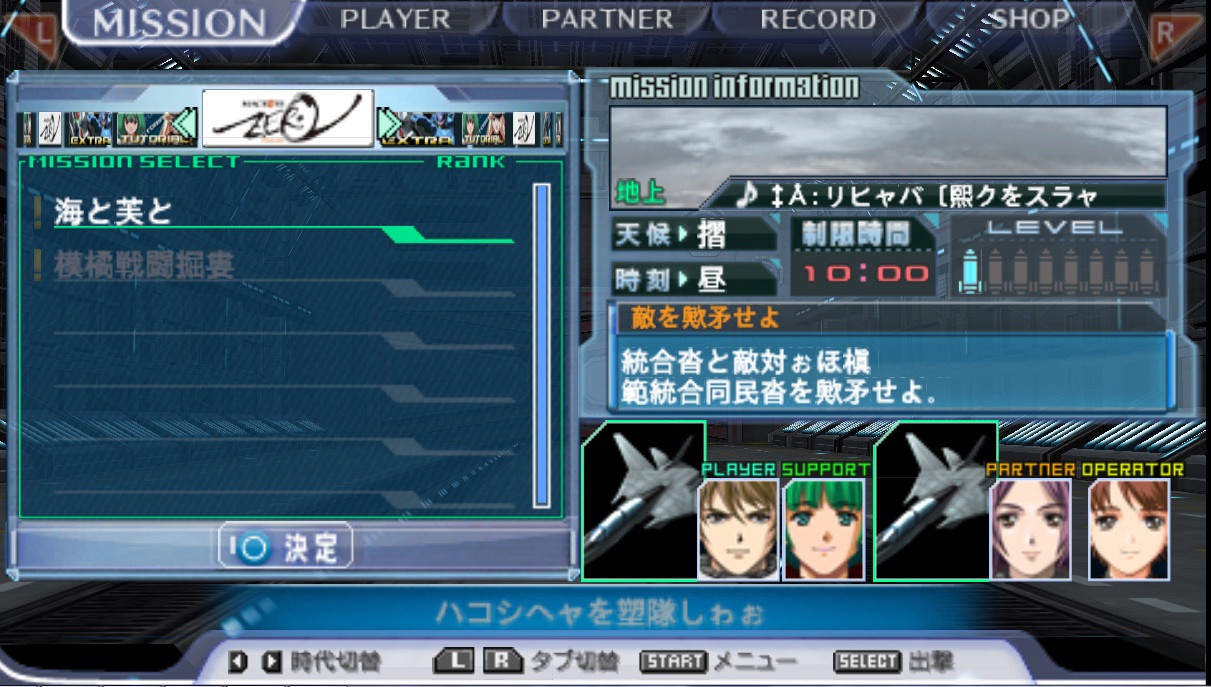Click the right series-switch arrow beside the logo

point(387,127)
